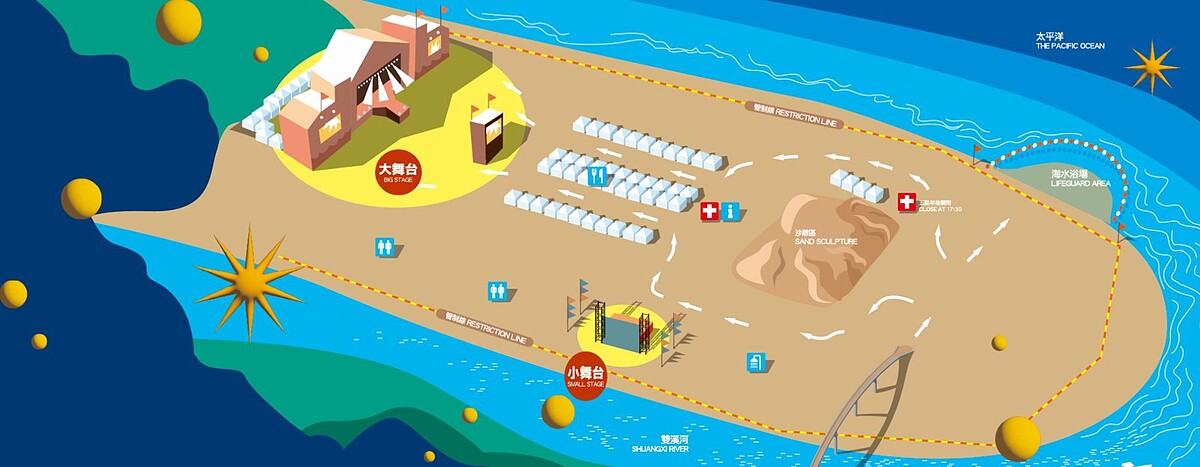Select the Small Stage red marker

point(586,377)
